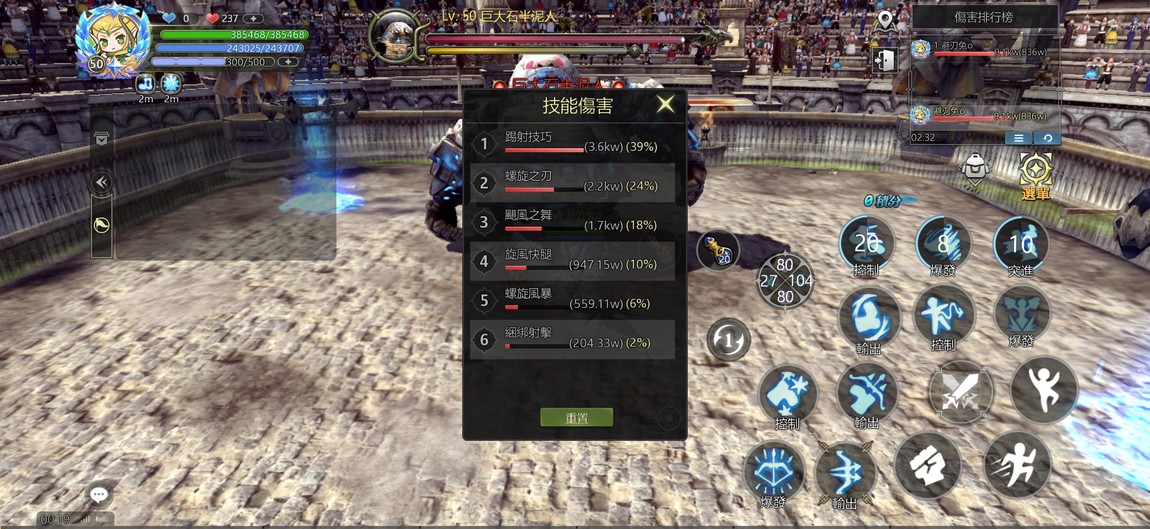The height and width of the screenshot is (529, 1150).
Task: Select the 螺旋之刃 damage row
Action: pos(573,183)
